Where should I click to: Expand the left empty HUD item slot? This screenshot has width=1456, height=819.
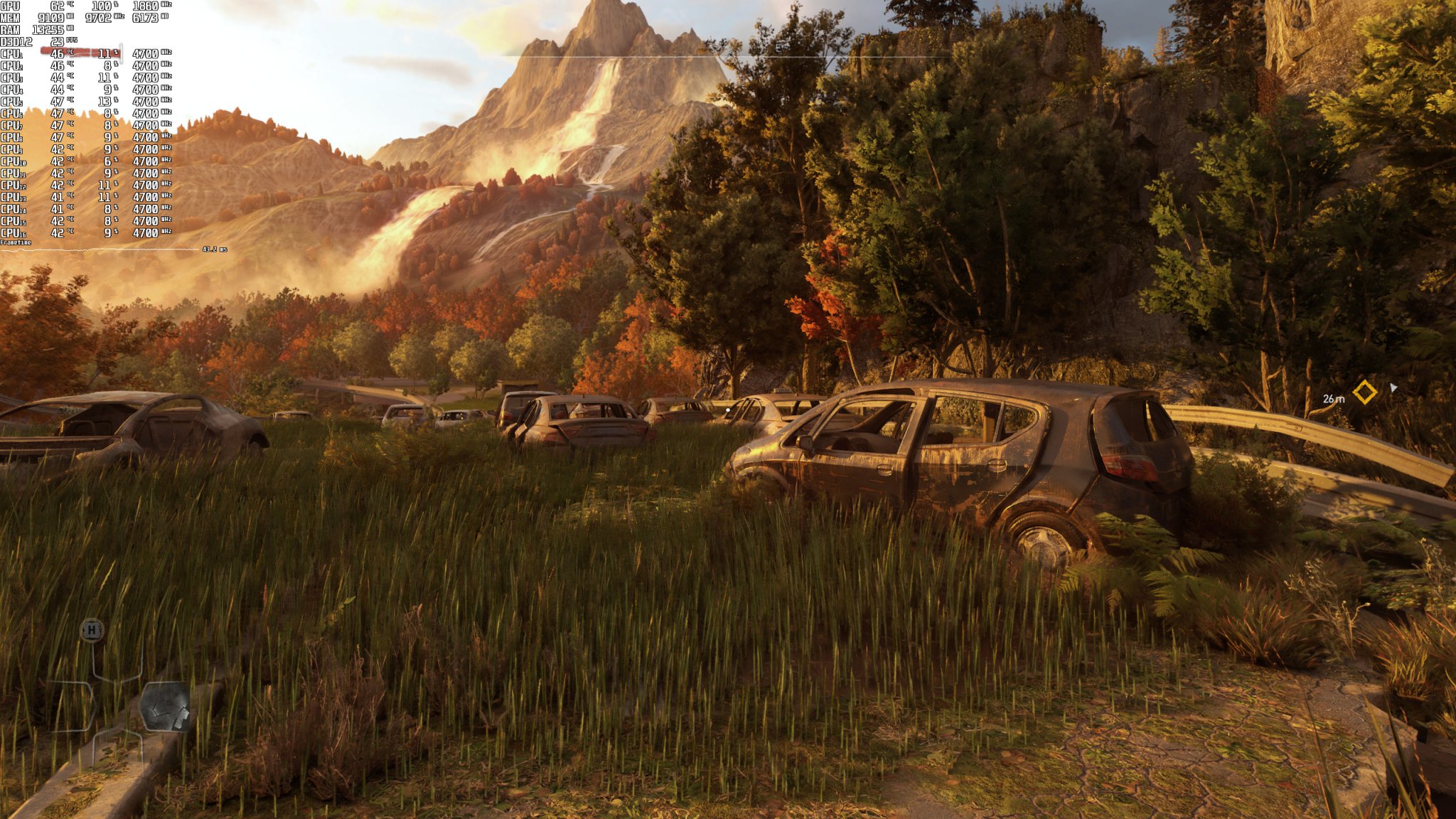71,706
